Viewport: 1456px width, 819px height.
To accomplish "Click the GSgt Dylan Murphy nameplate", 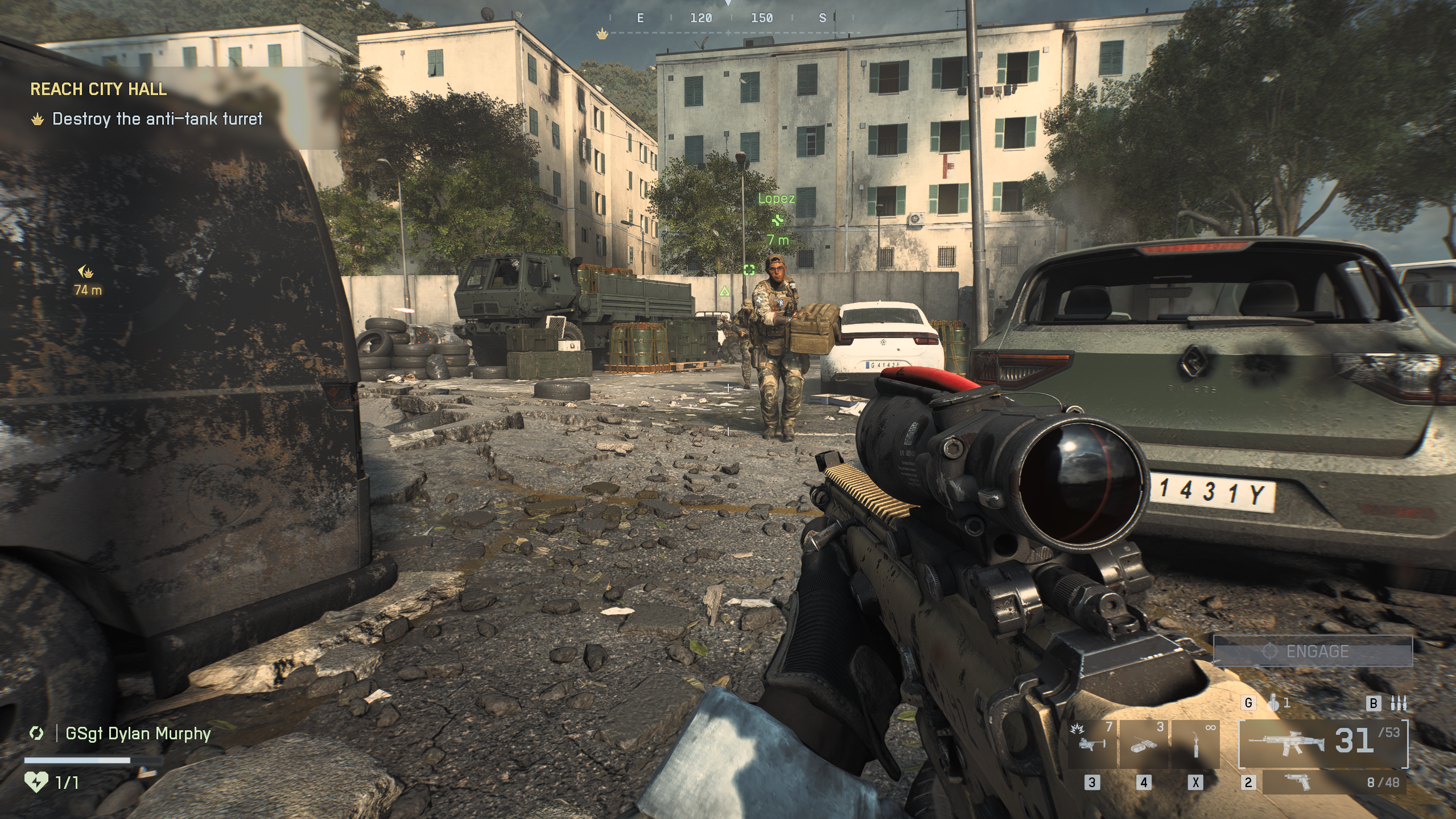I will 138,734.
